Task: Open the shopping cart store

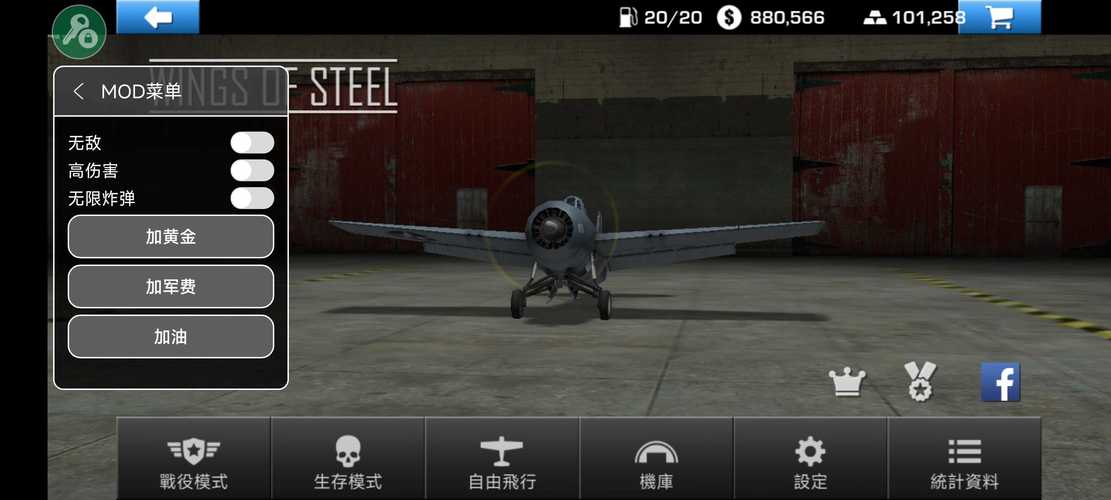Action: [999, 17]
